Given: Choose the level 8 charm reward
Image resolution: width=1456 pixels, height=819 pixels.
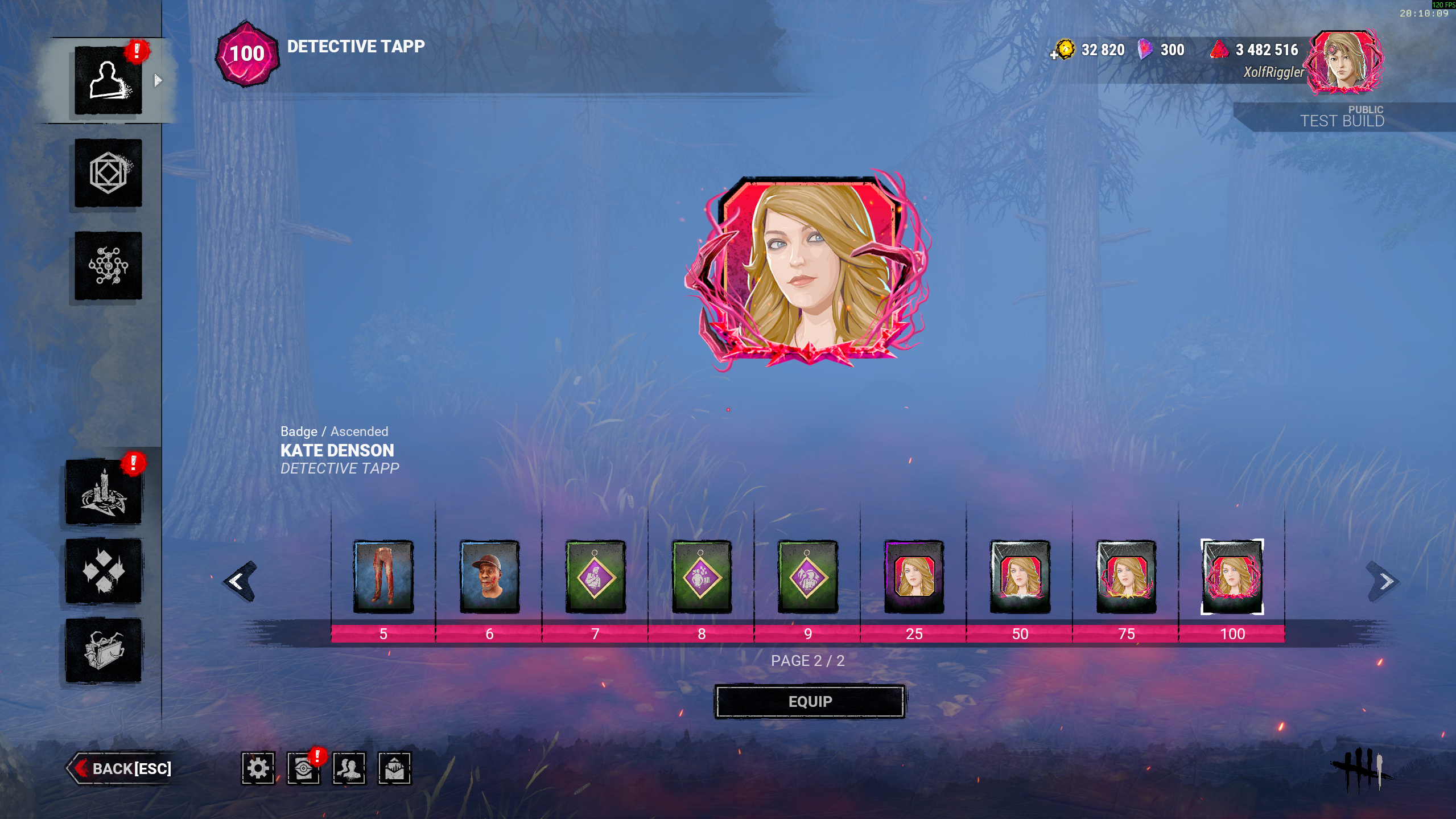Looking at the screenshot, I should pyautogui.click(x=702, y=576).
